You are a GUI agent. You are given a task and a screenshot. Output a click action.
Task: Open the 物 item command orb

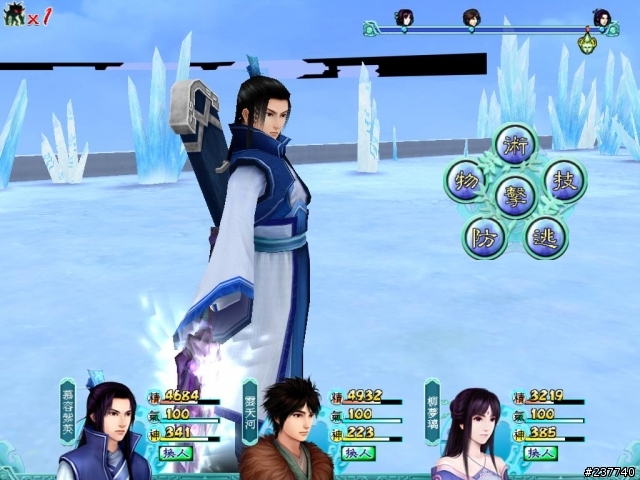464,181
